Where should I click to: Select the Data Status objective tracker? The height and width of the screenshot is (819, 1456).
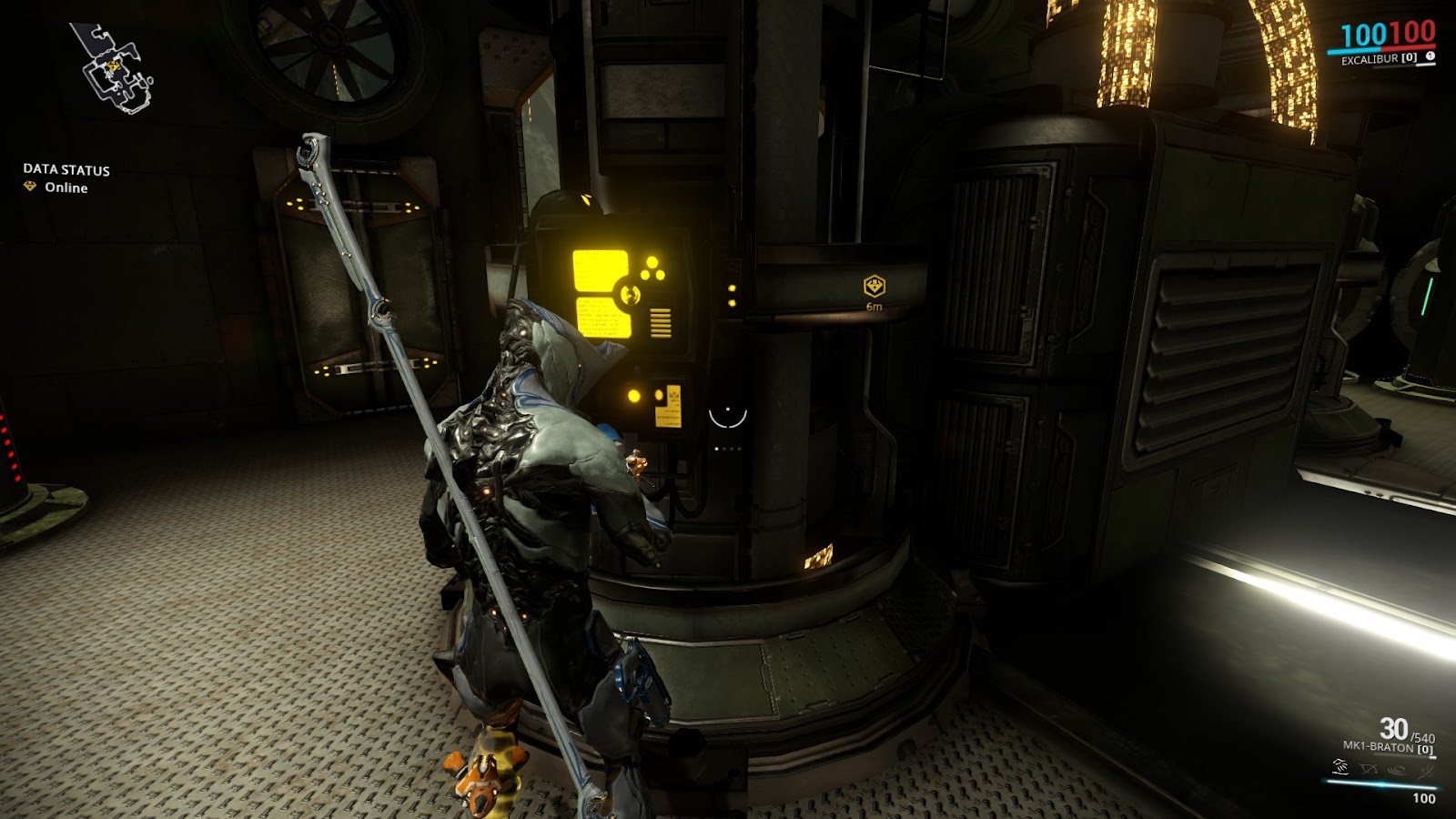tap(66, 177)
